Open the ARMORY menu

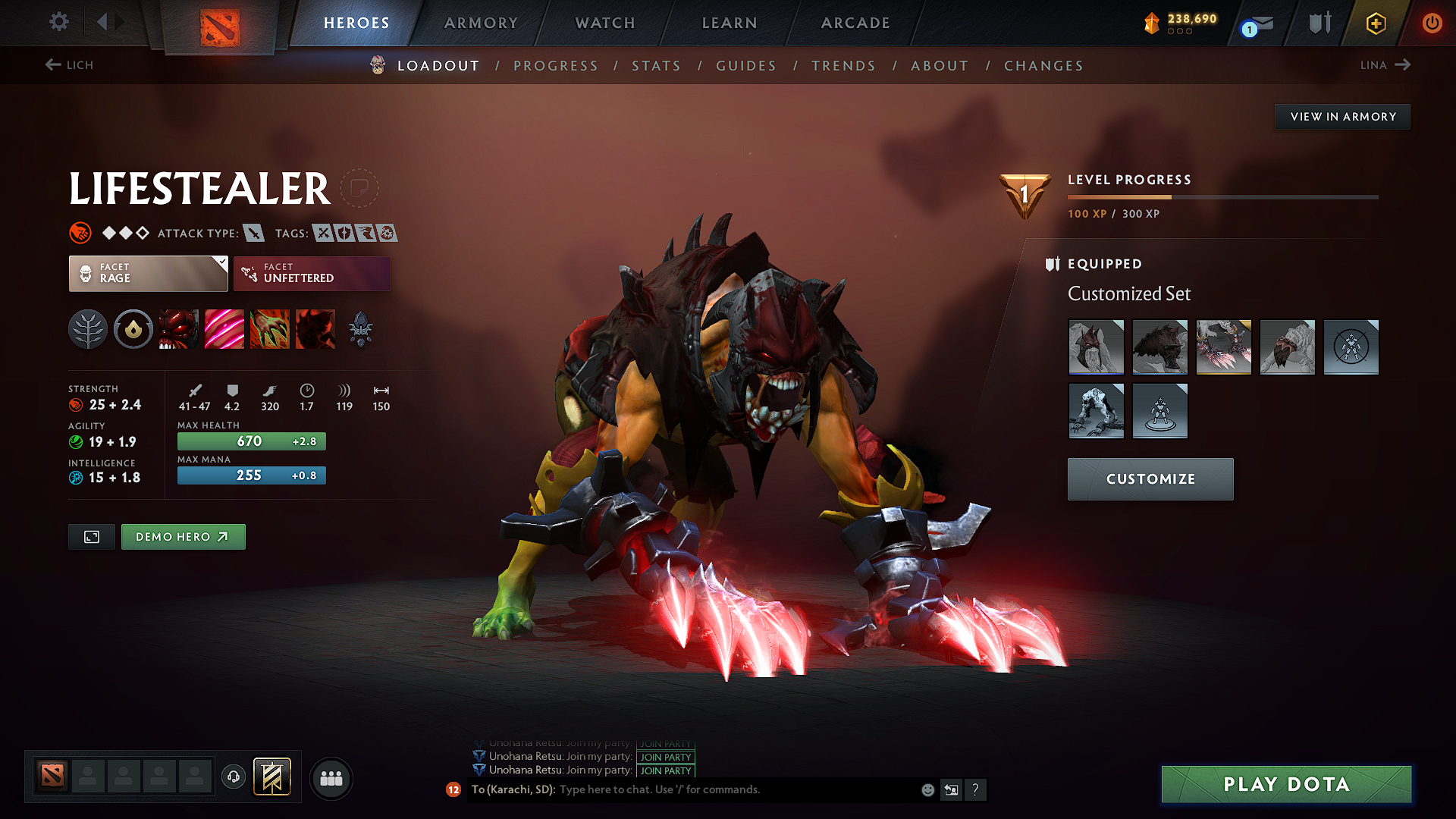pos(481,23)
